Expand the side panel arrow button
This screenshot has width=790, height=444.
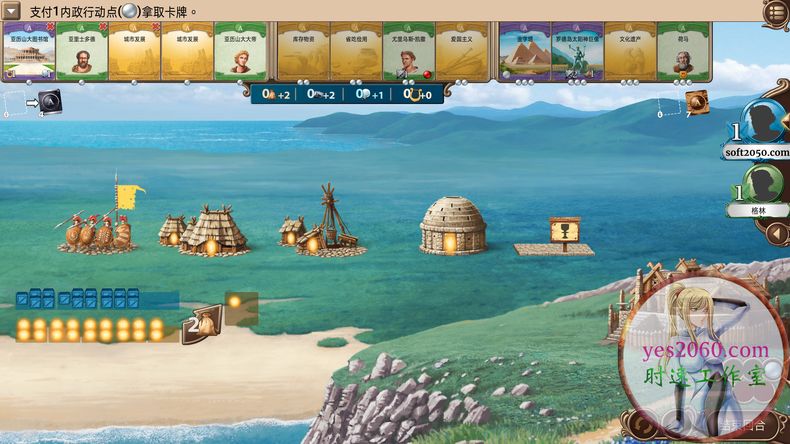pos(775,235)
